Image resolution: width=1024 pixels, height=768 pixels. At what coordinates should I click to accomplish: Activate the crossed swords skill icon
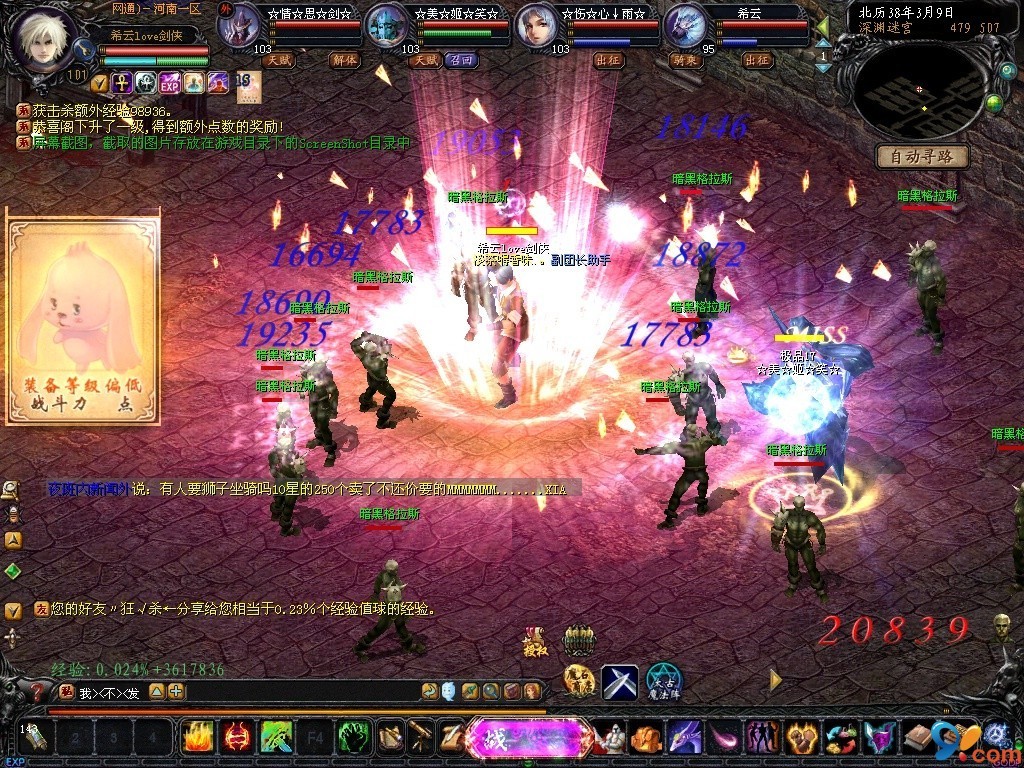[620, 683]
